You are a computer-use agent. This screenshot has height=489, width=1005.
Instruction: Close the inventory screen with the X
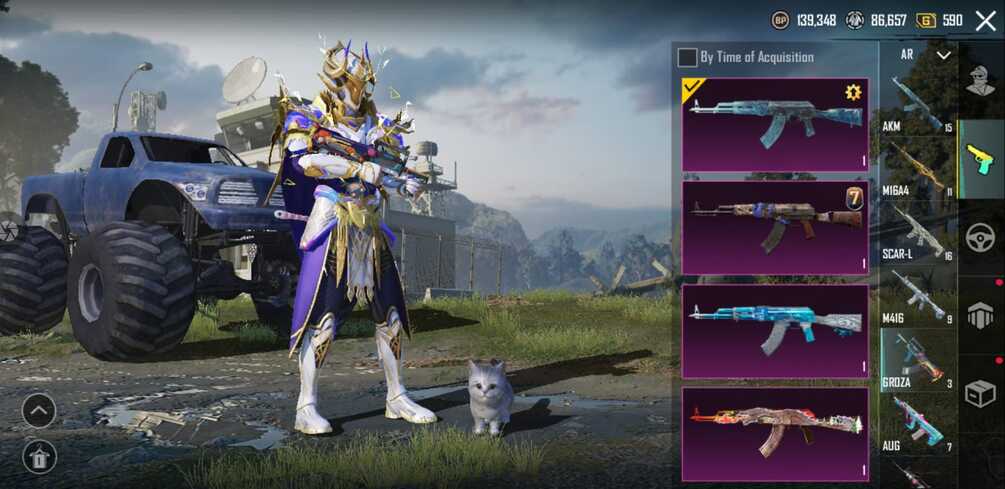click(x=985, y=21)
